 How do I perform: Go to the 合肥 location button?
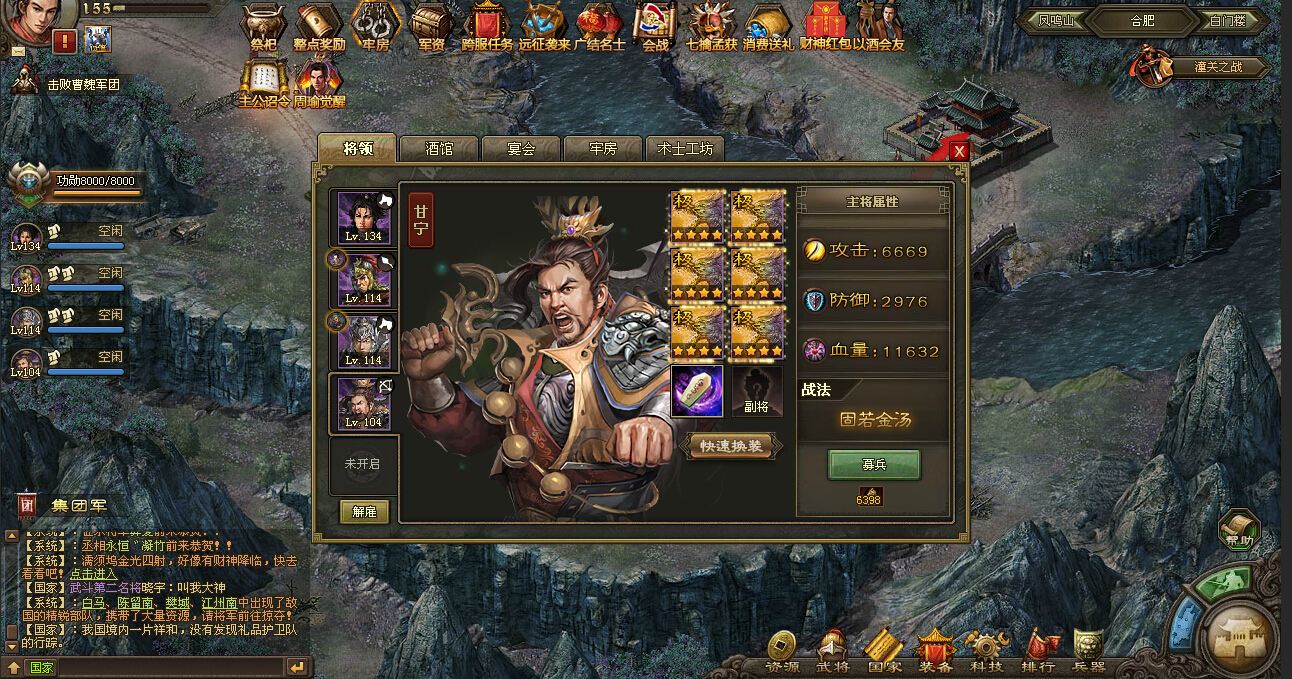tap(1141, 21)
